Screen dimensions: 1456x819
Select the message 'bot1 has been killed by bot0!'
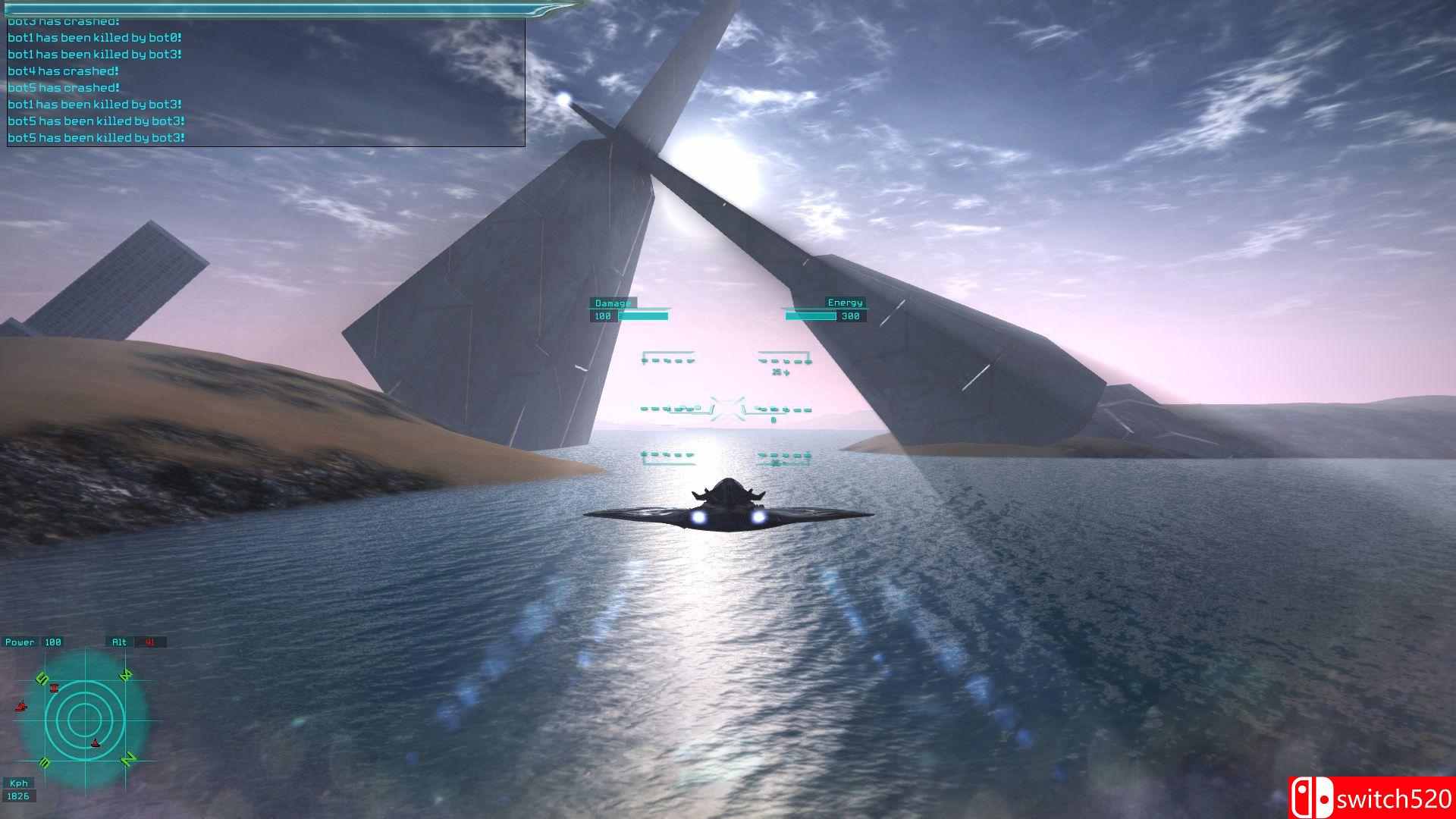pos(97,37)
